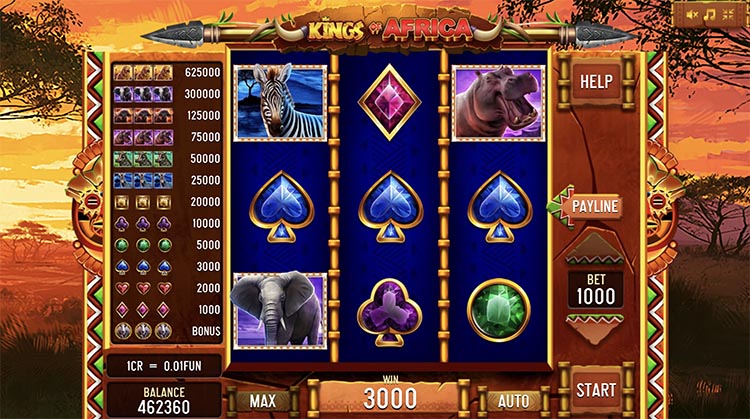The image size is (750, 419).
Task: Decrease the bet with the down arrow
Action: (594, 328)
